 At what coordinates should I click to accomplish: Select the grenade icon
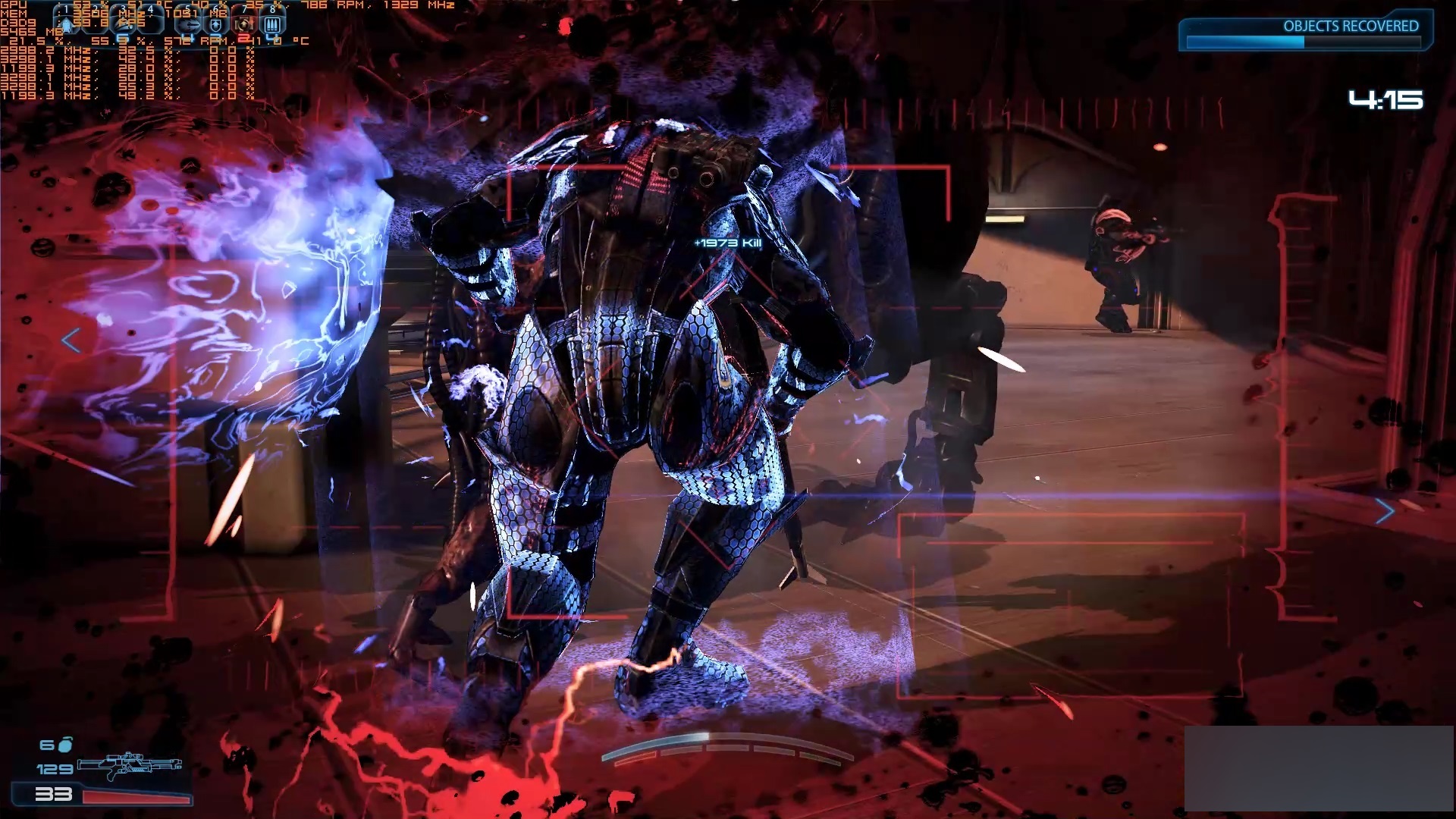(x=66, y=745)
